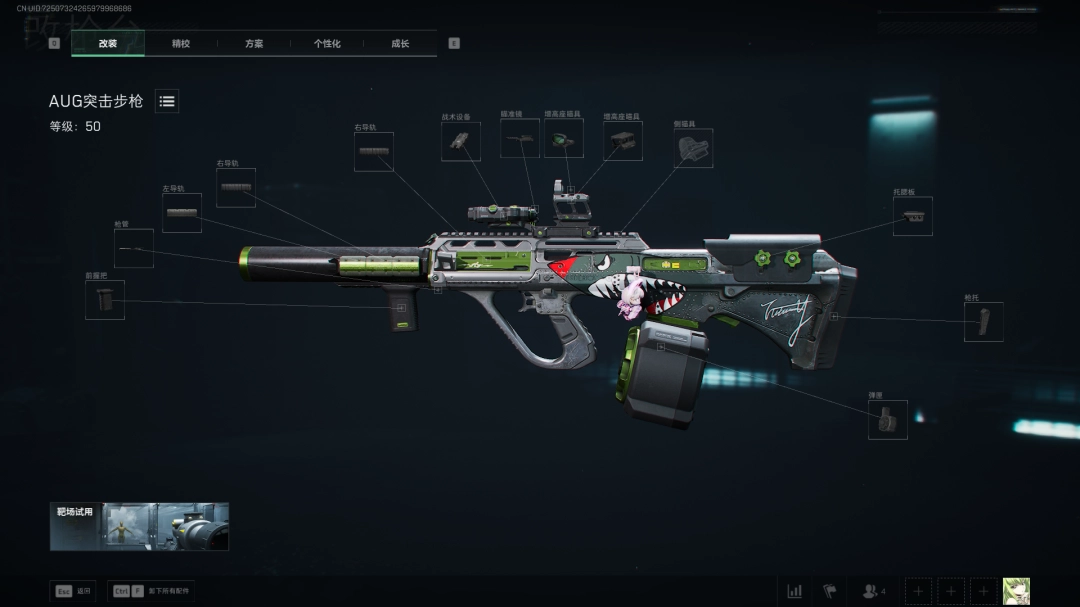Click the 返回 back button
The height and width of the screenshot is (607, 1080).
pyautogui.click(x=73, y=591)
